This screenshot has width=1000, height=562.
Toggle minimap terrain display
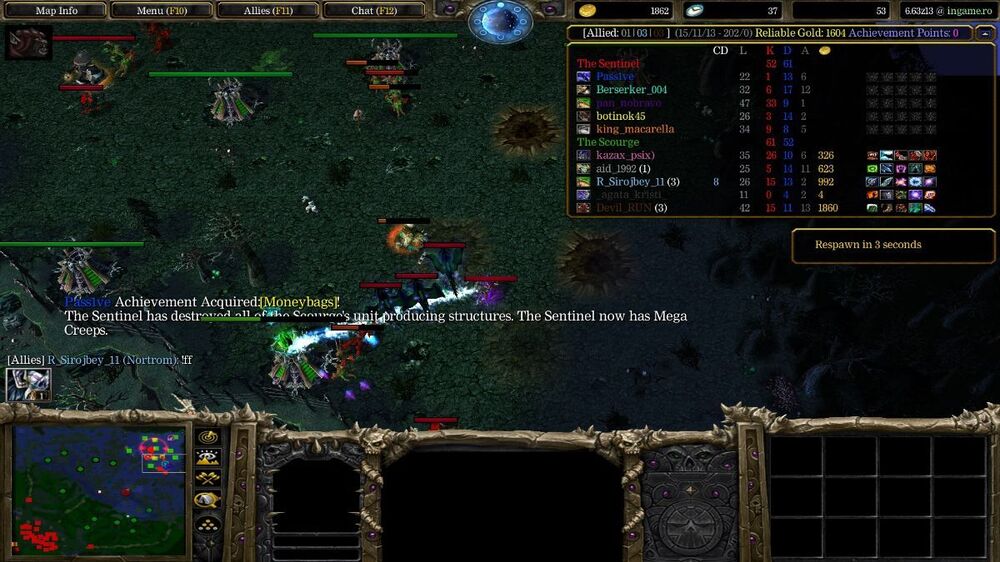click(208, 458)
